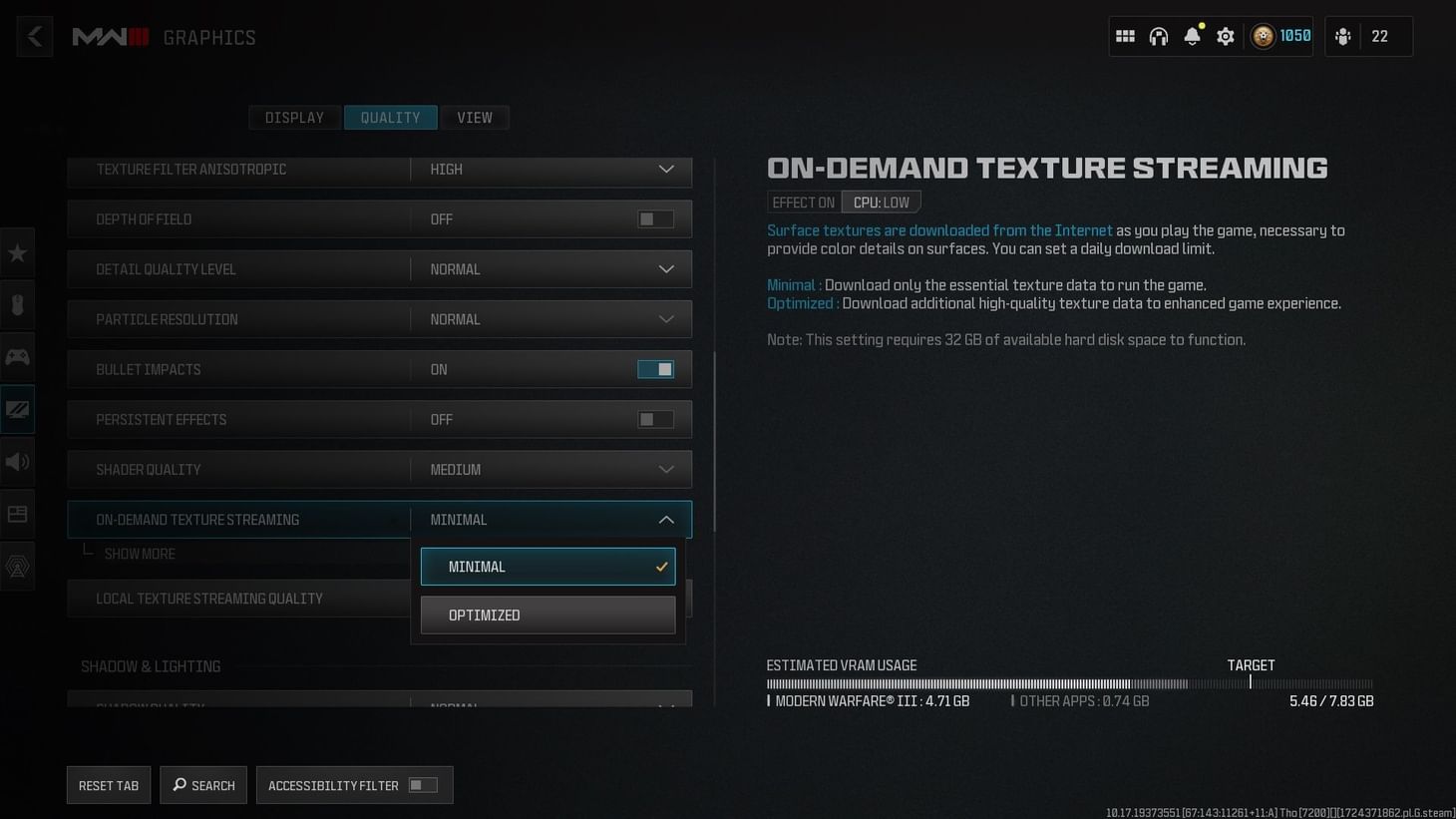This screenshot has width=1456, height=819.
Task: Click the Reset Tab button
Action: point(108,784)
